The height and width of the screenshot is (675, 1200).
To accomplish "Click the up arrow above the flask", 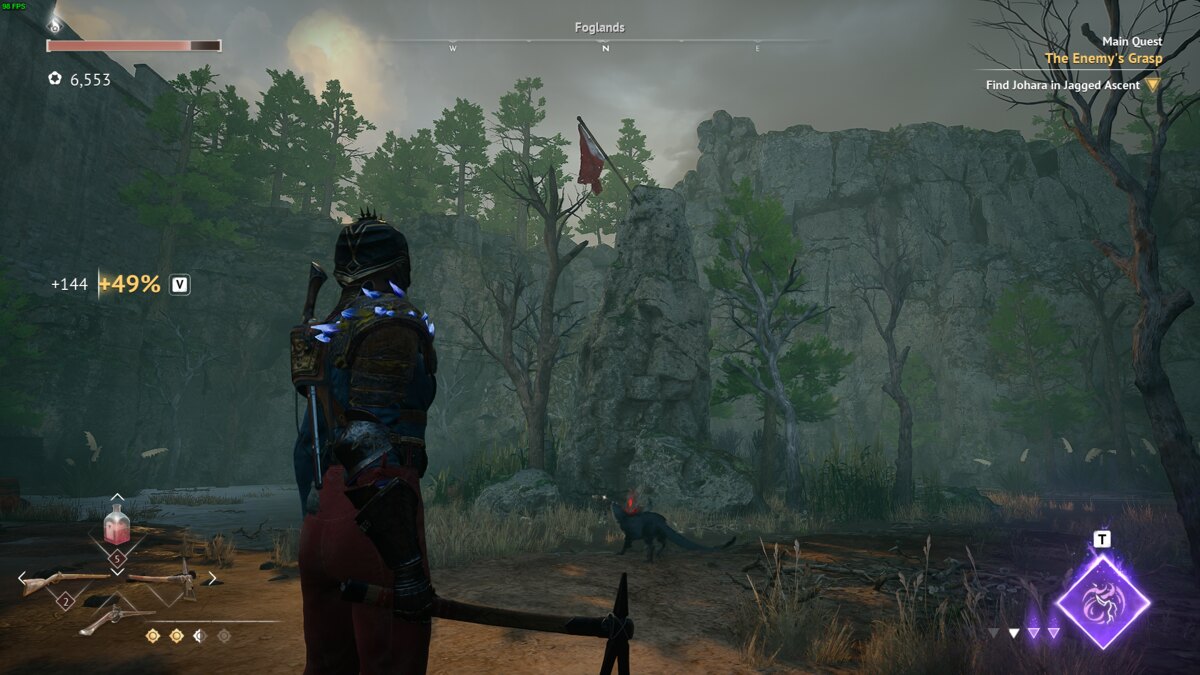I will [x=117, y=497].
